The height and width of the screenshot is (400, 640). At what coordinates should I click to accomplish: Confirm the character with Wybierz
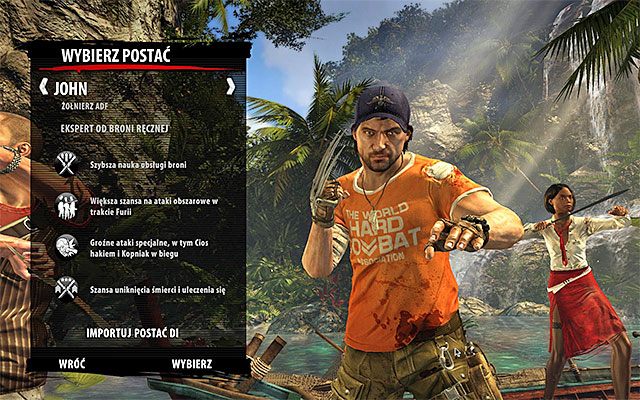pyautogui.click(x=191, y=363)
